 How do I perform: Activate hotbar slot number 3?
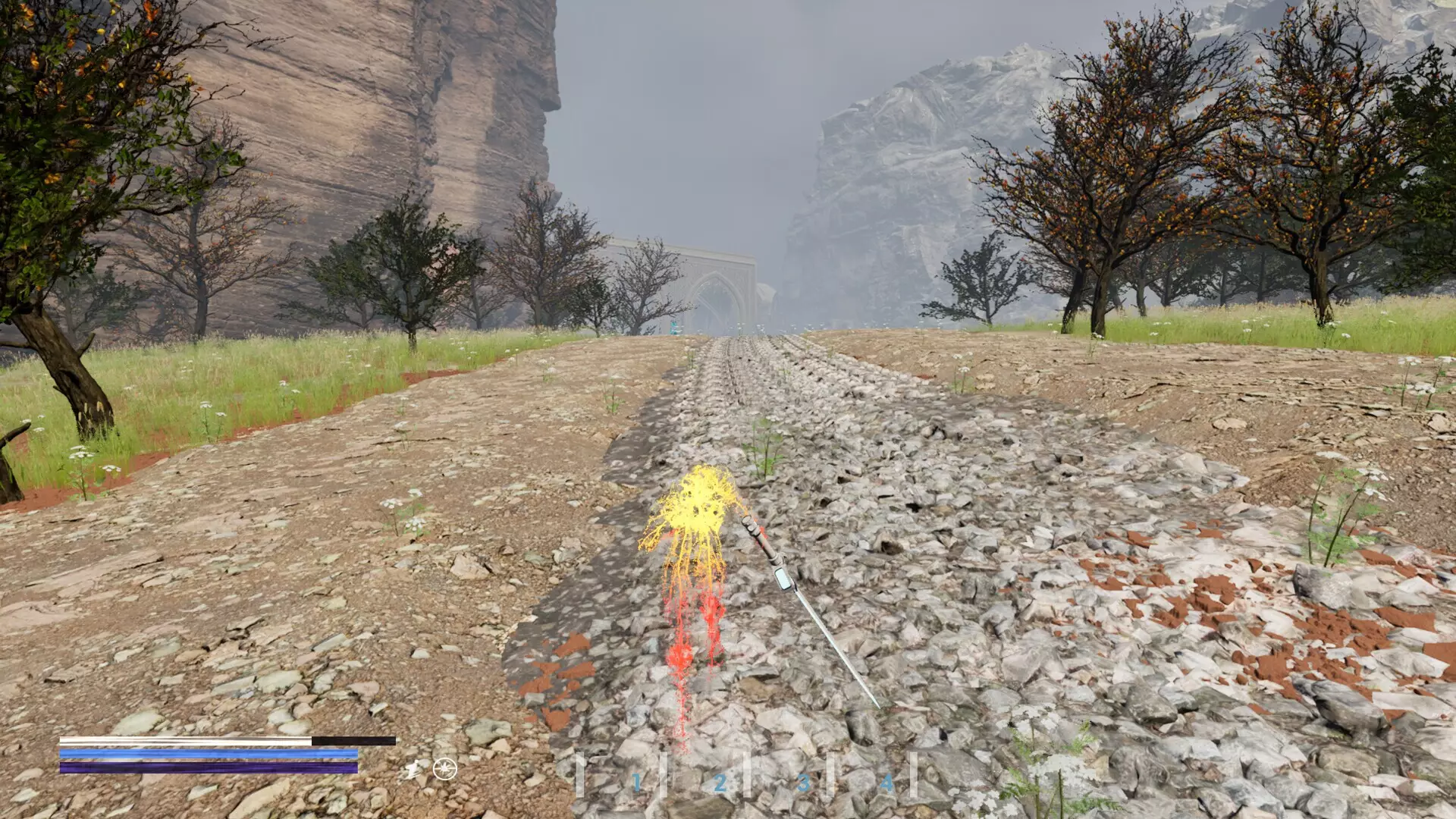802,783
